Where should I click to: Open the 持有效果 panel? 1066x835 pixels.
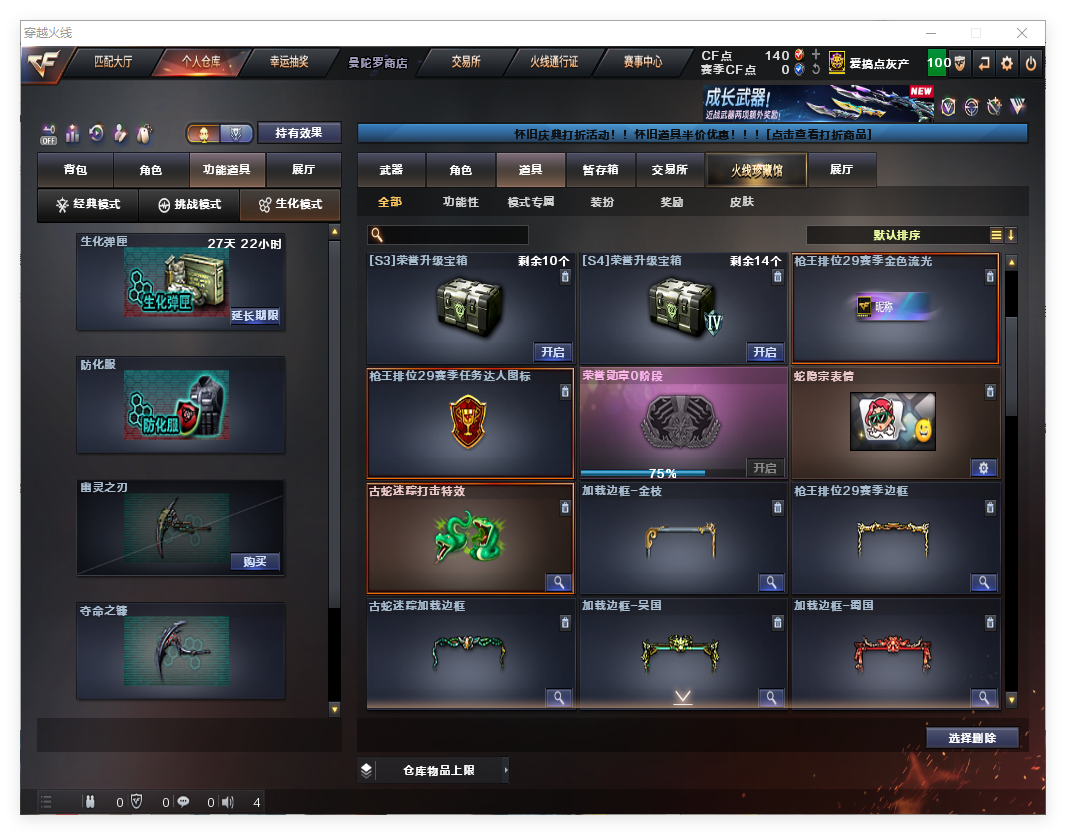(x=299, y=133)
